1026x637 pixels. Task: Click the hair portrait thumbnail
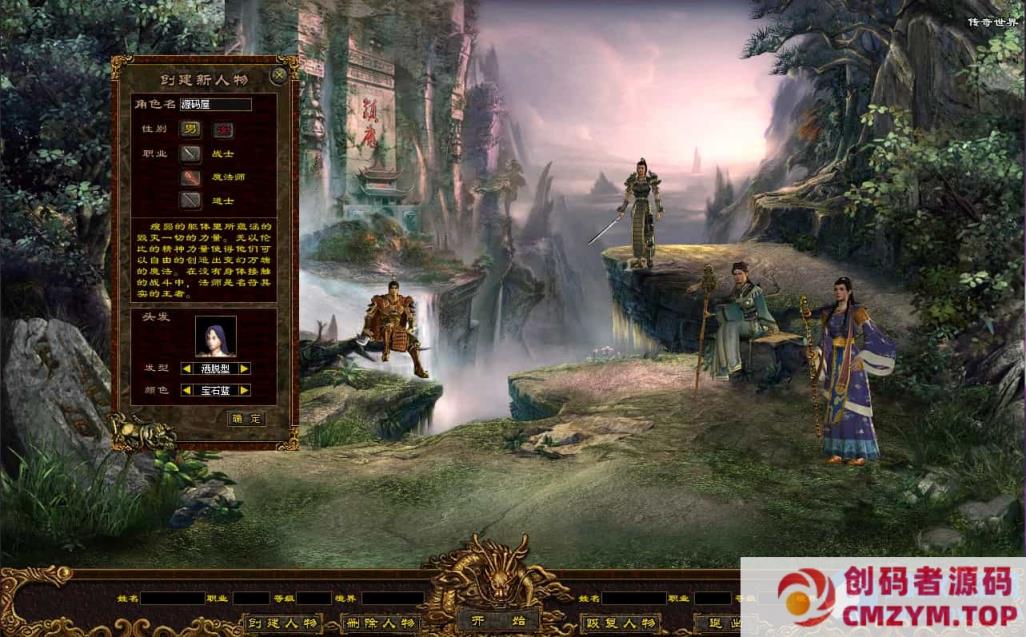click(x=215, y=336)
